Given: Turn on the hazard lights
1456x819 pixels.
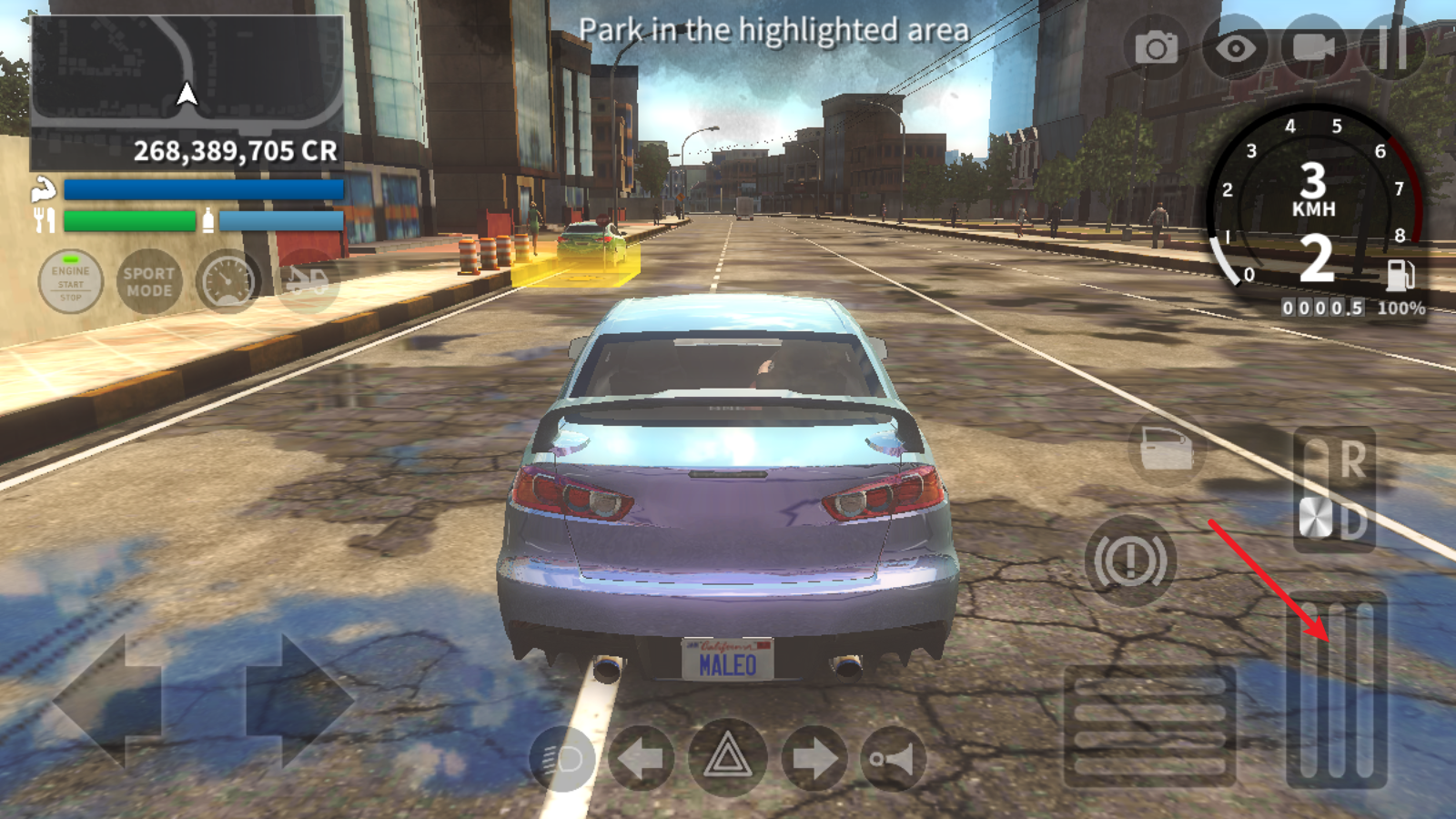Looking at the screenshot, I should (x=726, y=758).
